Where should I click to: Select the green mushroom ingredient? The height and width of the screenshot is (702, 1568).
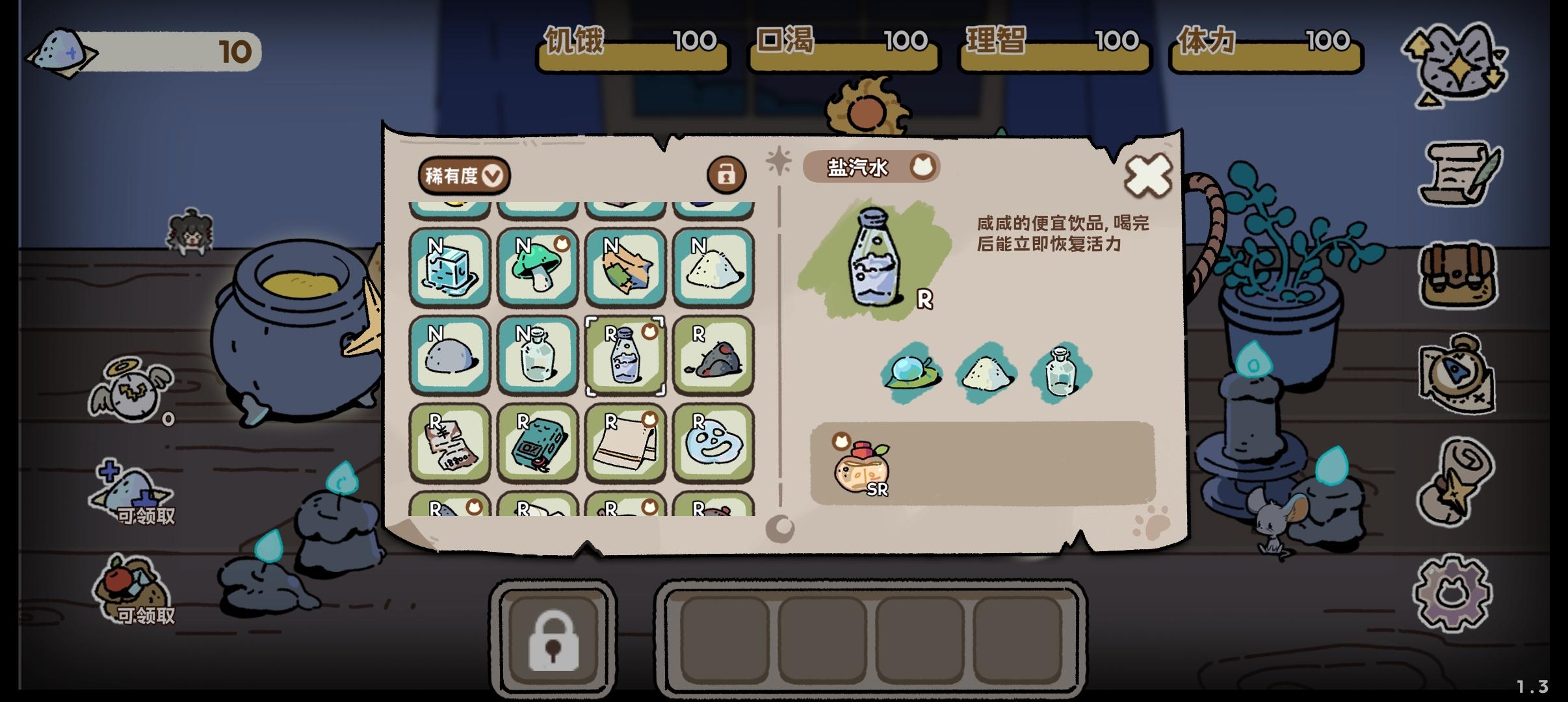point(538,268)
